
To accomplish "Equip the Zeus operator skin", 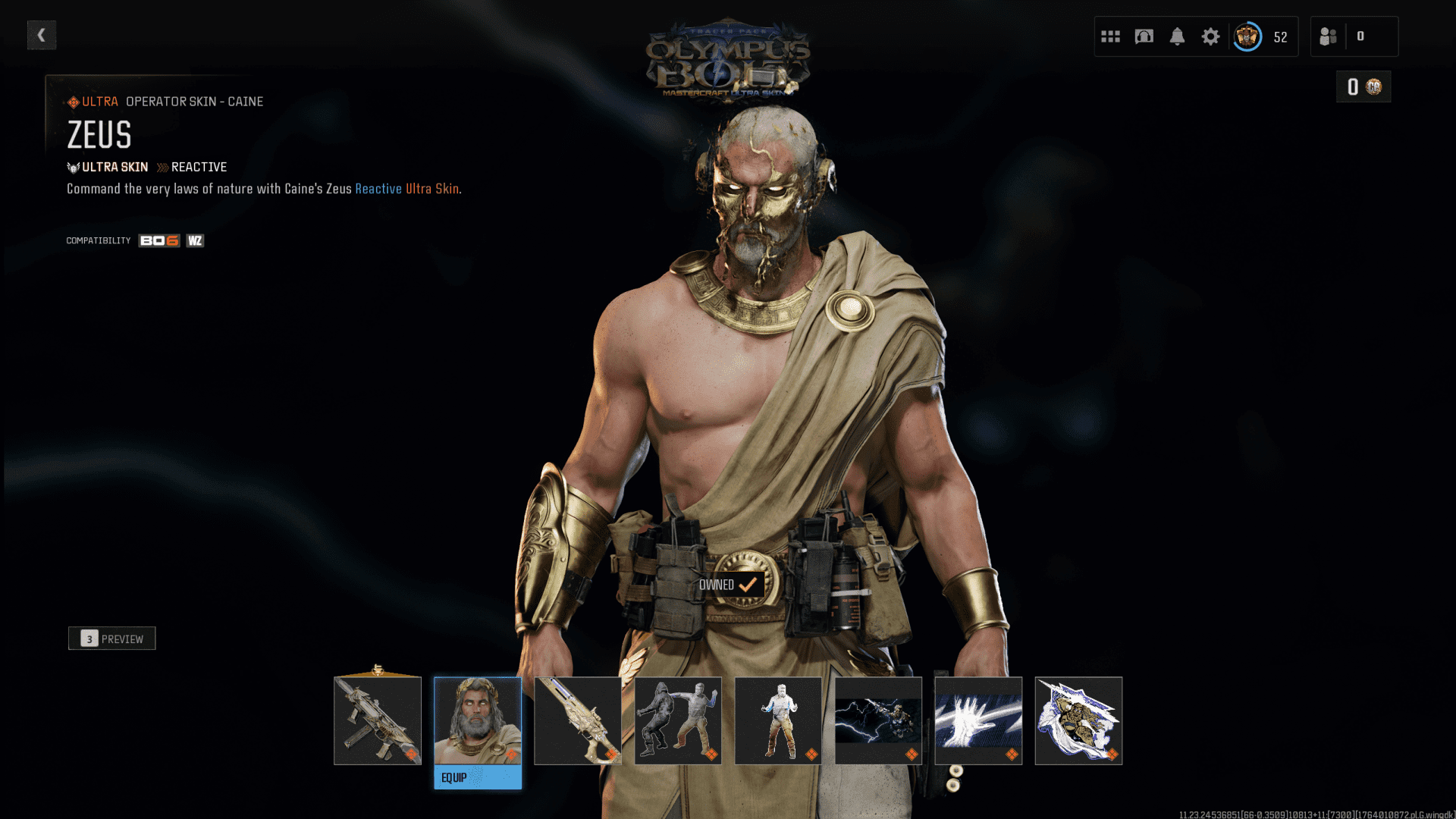I will point(478,777).
